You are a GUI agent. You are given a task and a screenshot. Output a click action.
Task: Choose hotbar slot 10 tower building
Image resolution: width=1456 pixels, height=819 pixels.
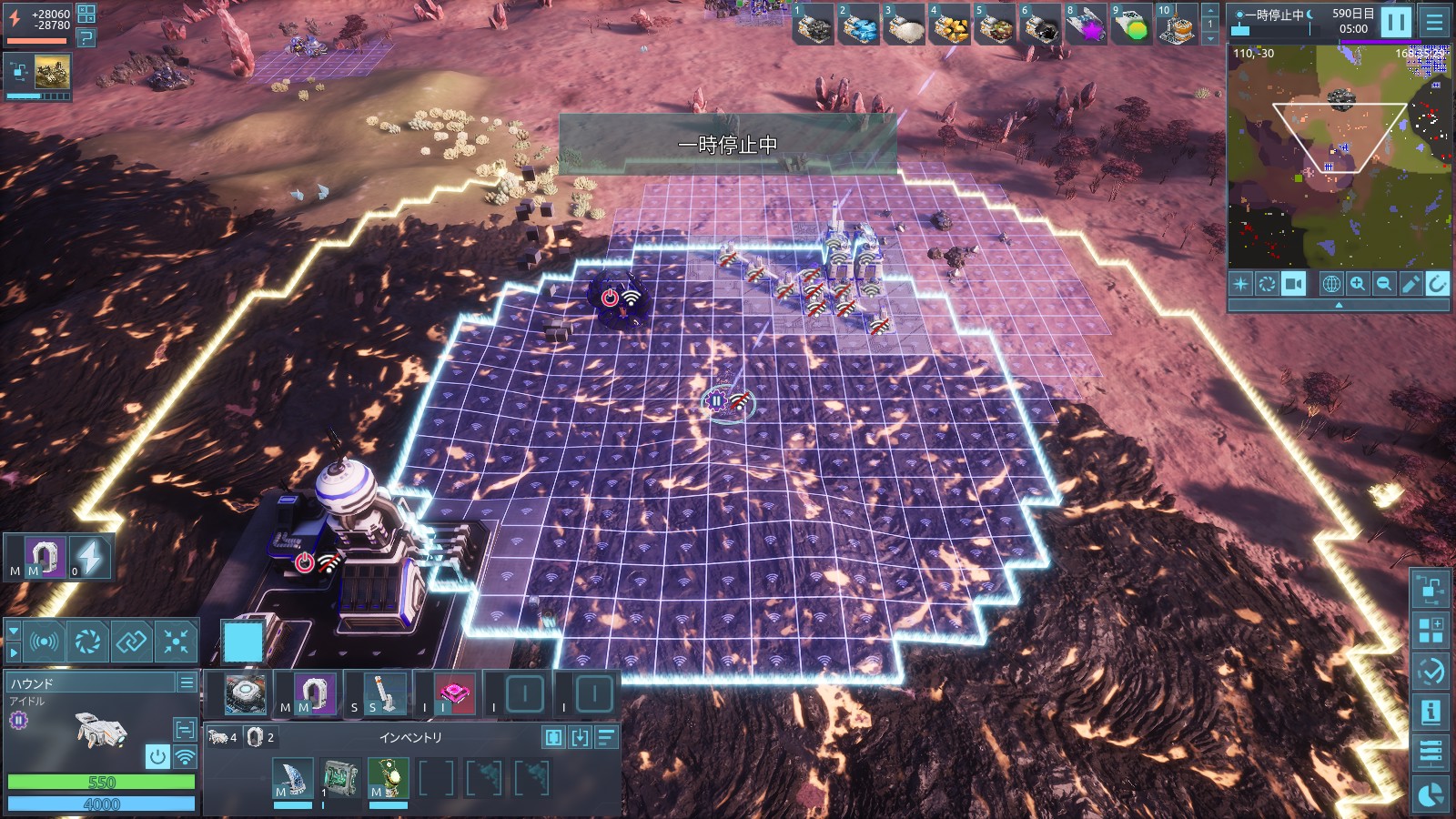[1175, 25]
